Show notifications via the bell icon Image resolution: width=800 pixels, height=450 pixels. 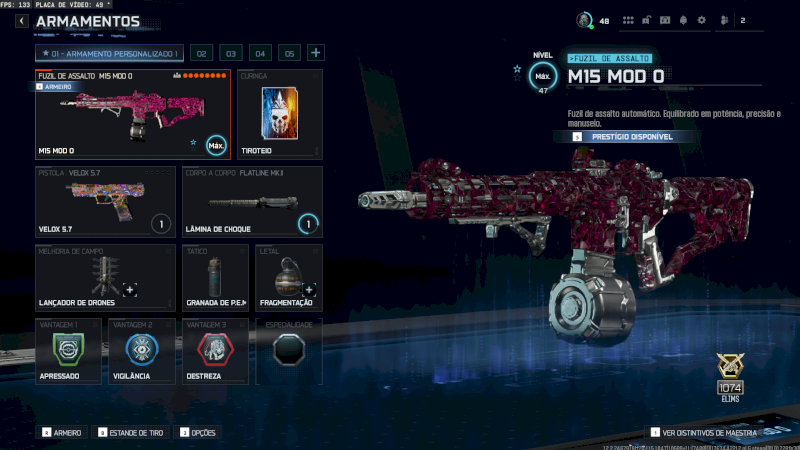pos(683,20)
